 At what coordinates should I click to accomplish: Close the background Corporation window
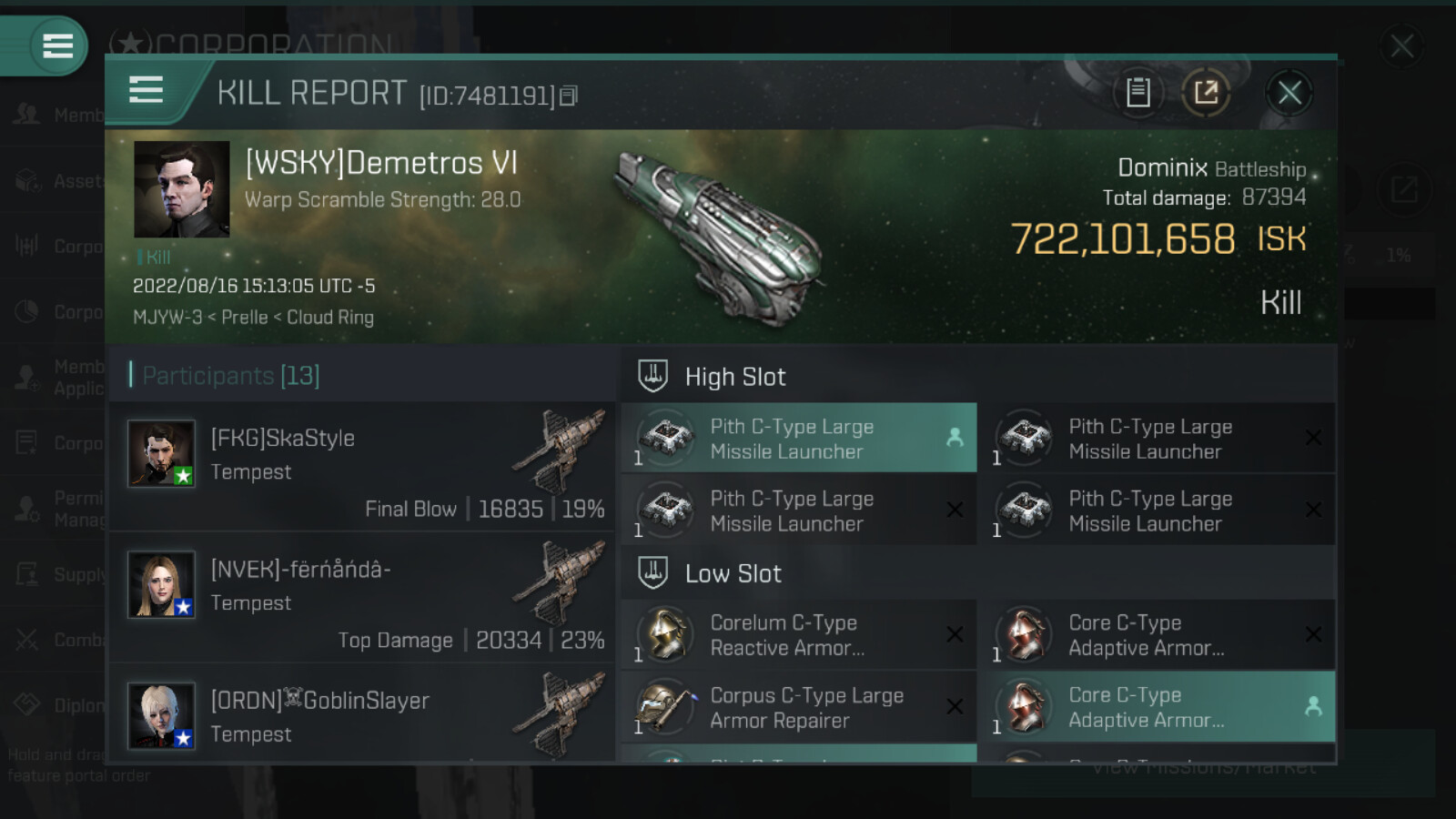[1401, 45]
